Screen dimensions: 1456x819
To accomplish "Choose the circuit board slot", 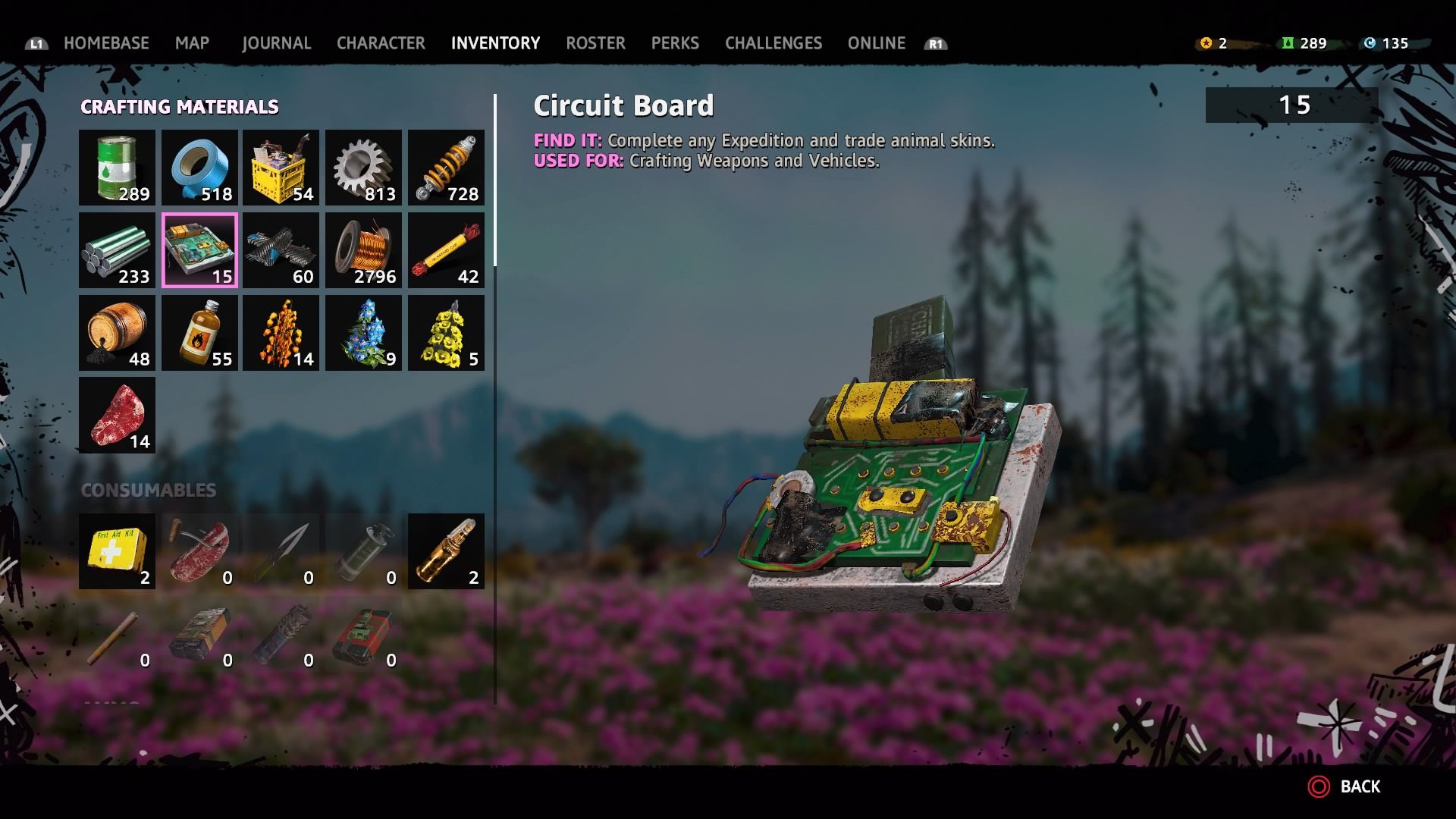I will click(199, 250).
